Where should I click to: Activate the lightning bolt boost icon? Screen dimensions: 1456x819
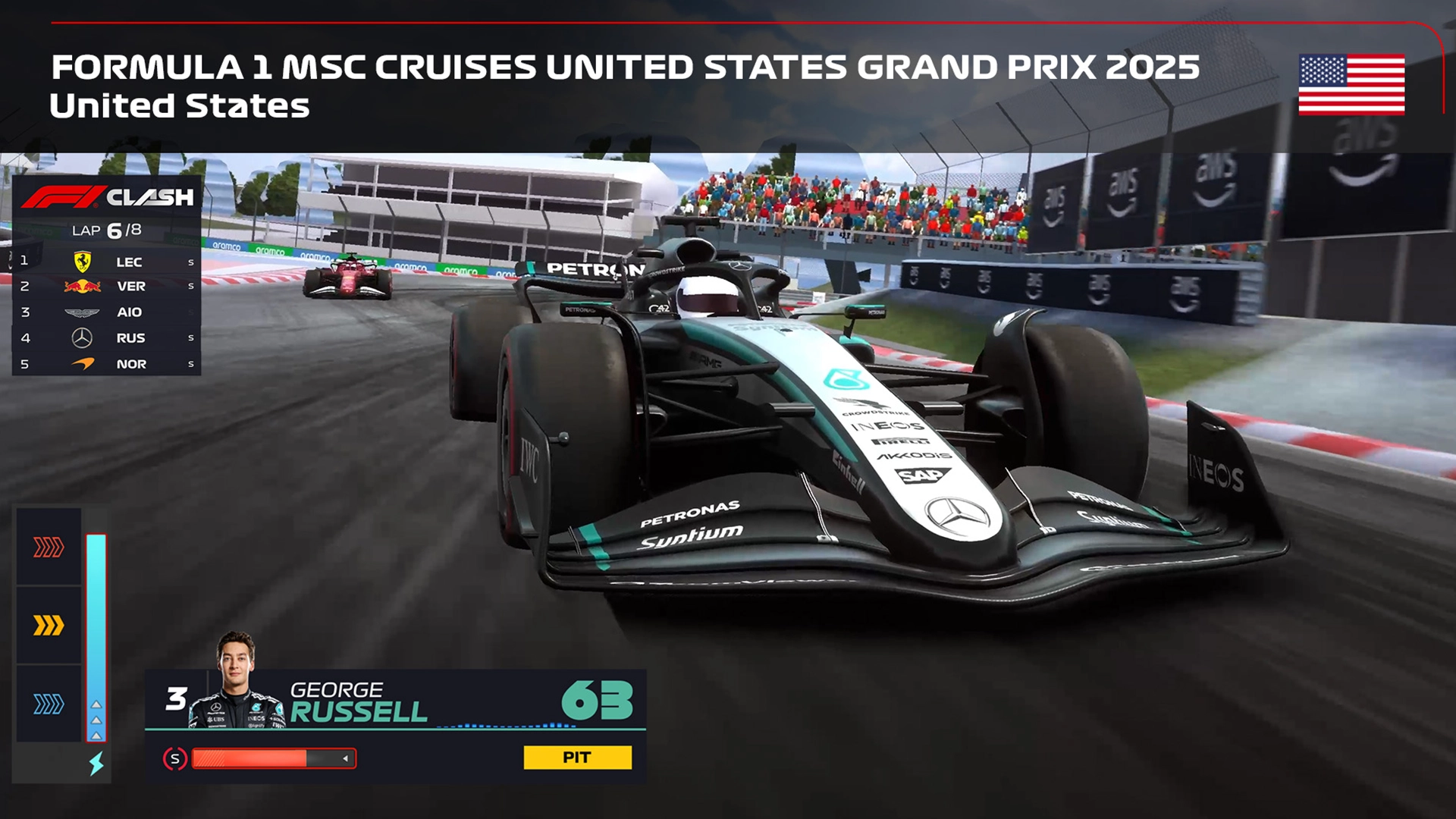(96, 763)
